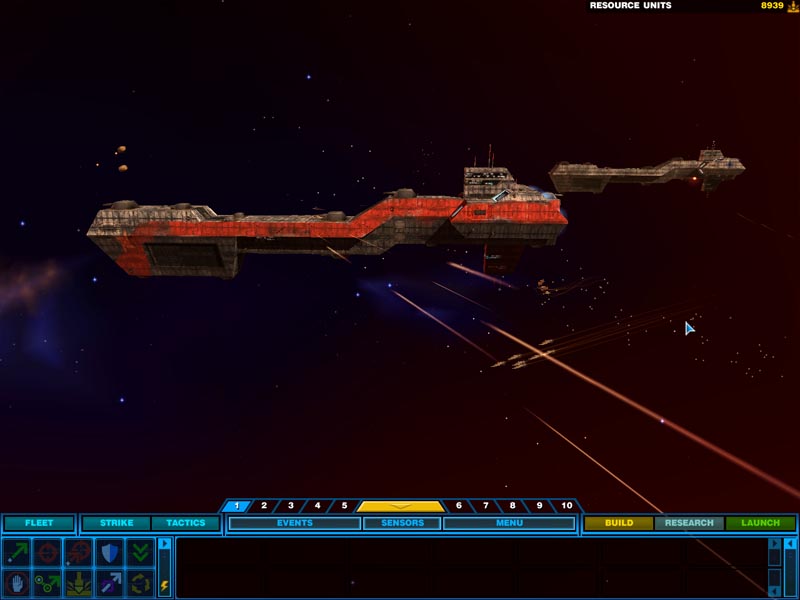Open the Fleet panel
Viewport: 800px width, 600px height.
(x=39, y=523)
